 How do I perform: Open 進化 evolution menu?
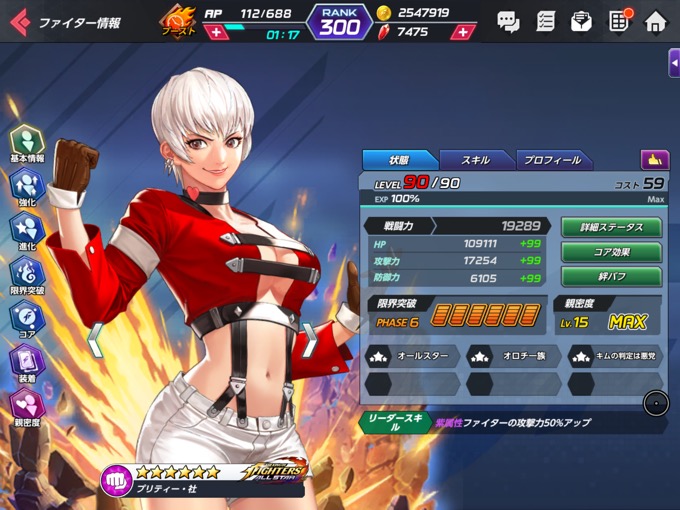click(x=27, y=231)
